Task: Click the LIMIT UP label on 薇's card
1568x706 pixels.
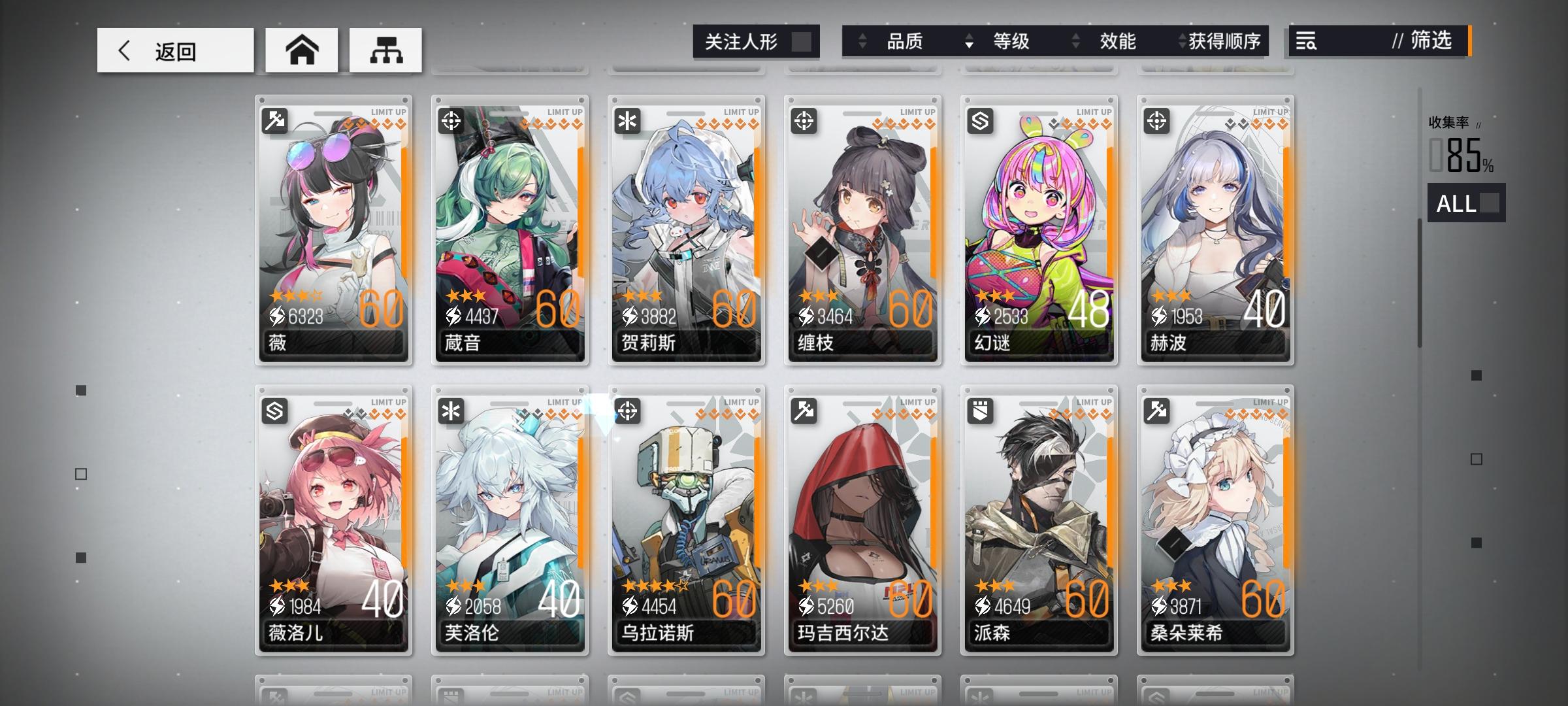Action: 387,111
